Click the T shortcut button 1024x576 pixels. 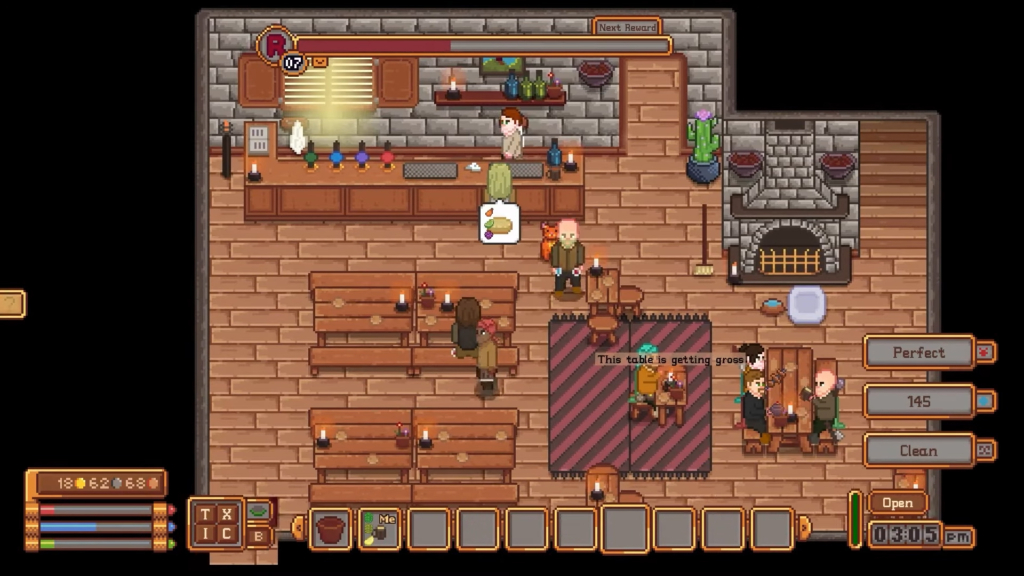(206, 514)
